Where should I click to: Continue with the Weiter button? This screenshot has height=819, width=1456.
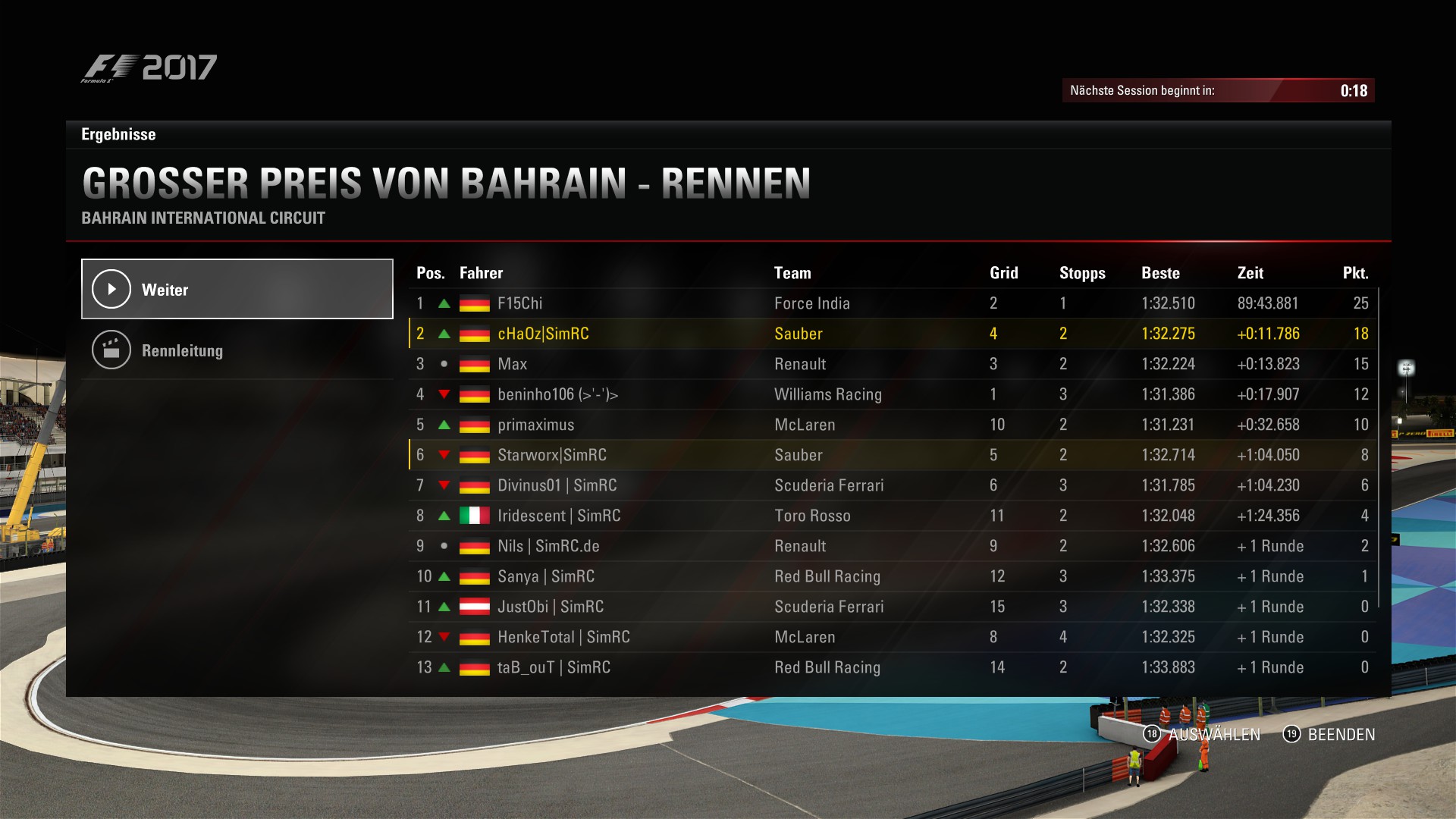tap(237, 289)
